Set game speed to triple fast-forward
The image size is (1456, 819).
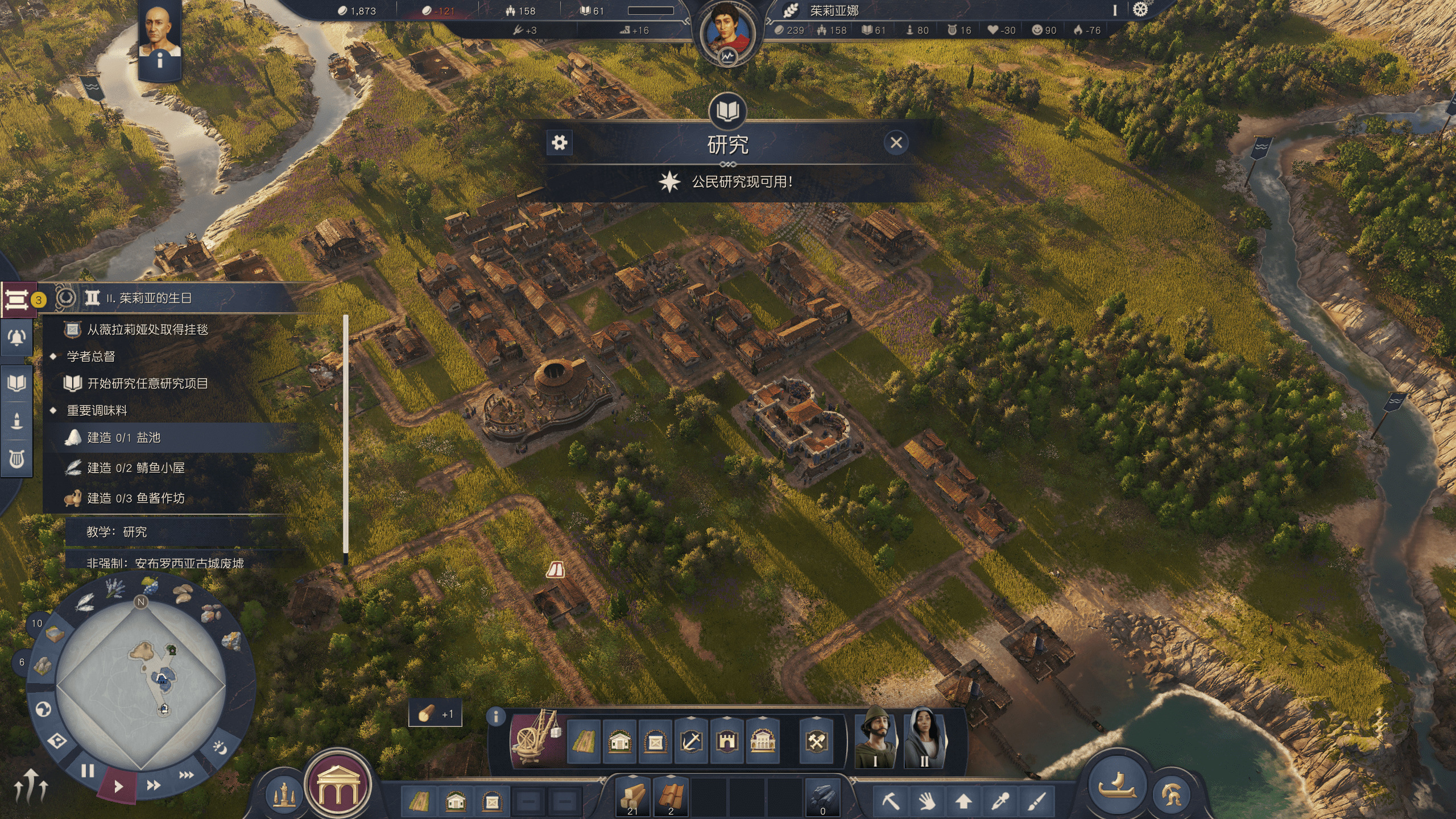(x=187, y=775)
